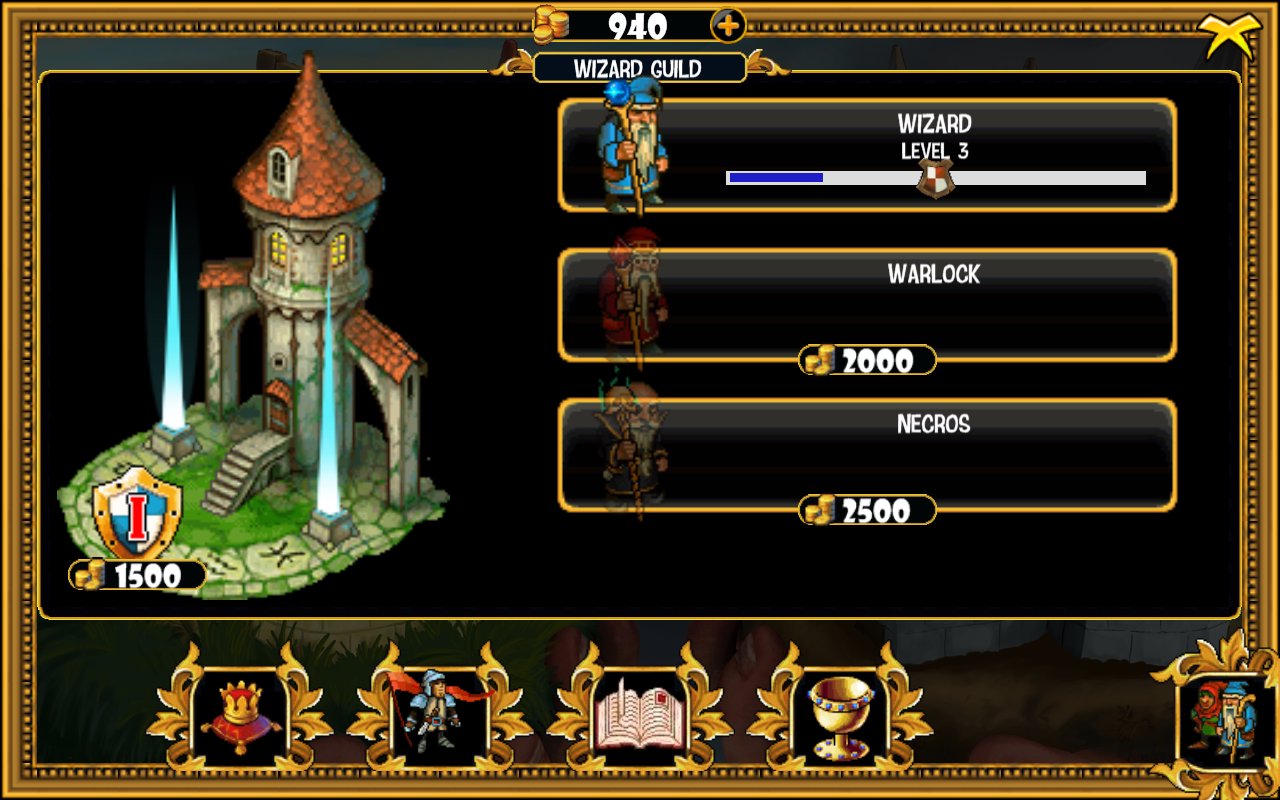1280x800 pixels.
Task: Close the Wizard Guild window
Action: pyautogui.click(x=1226, y=37)
